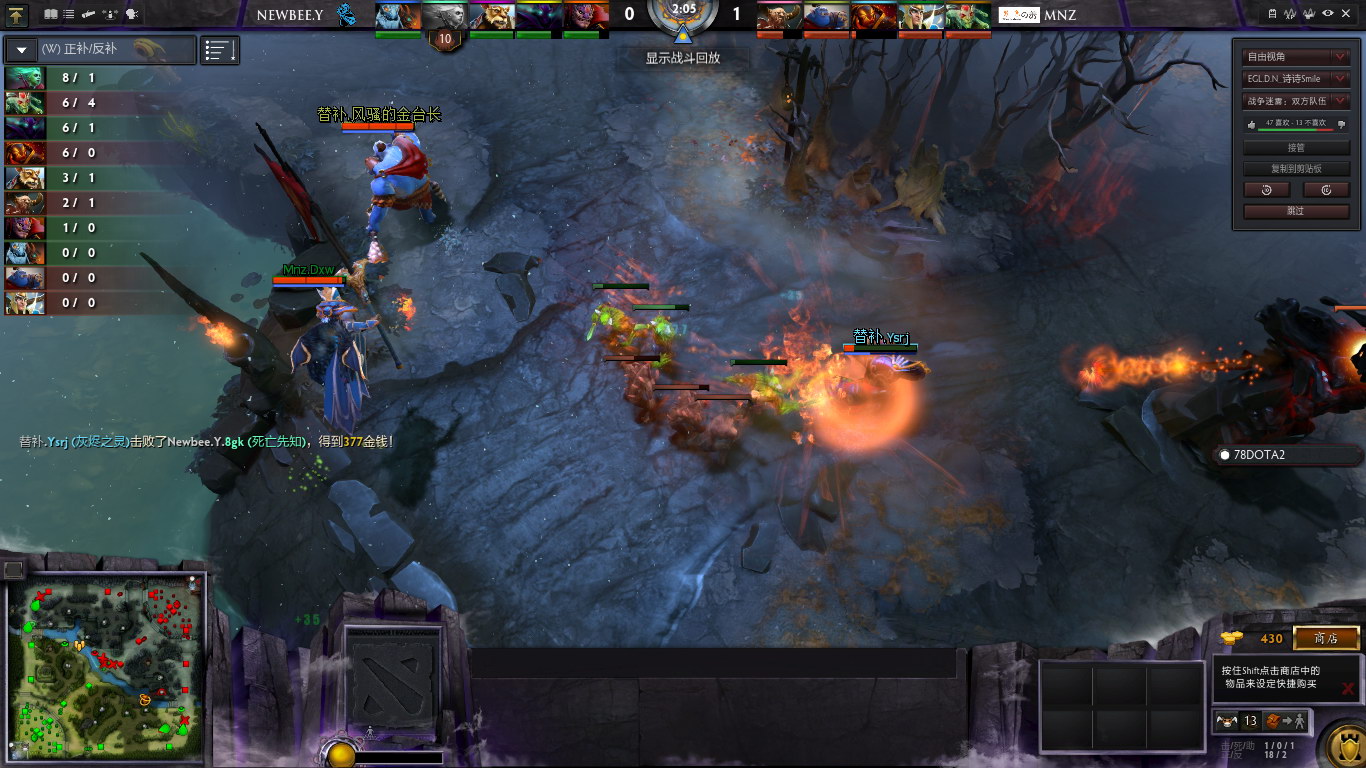Close the Shift quick-buy hint with red X
The height and width of the screenshot is (768, 1366).
pos(1348,689)
